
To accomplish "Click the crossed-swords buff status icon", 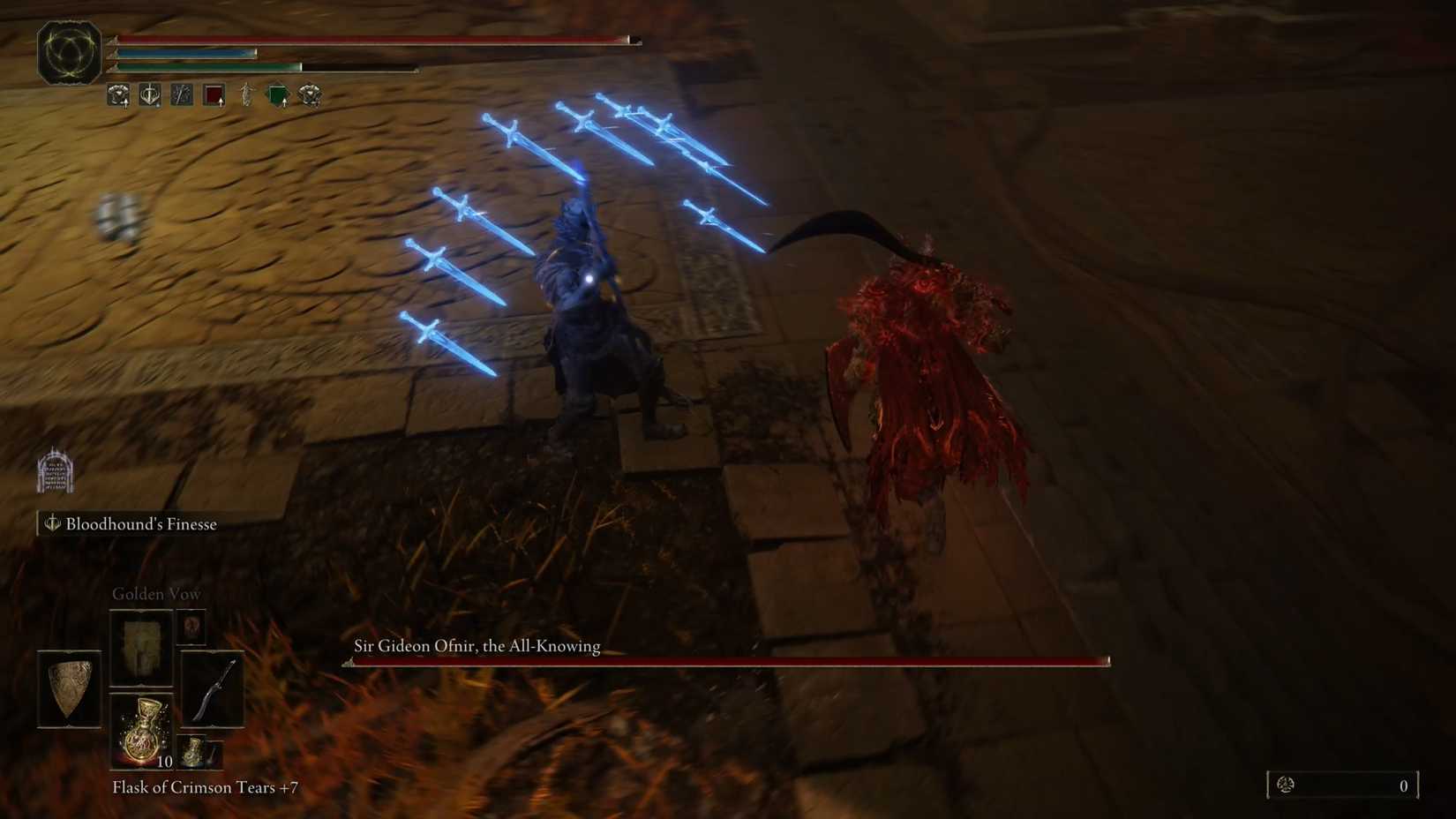I will tap(182, 94).
